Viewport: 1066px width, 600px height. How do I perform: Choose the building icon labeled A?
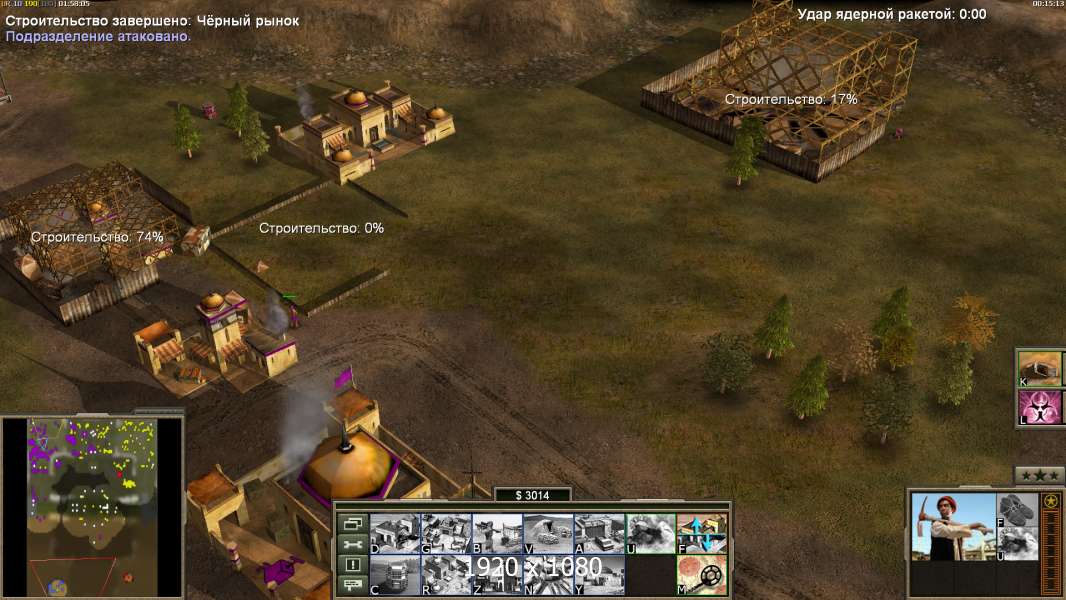(599, 533)
